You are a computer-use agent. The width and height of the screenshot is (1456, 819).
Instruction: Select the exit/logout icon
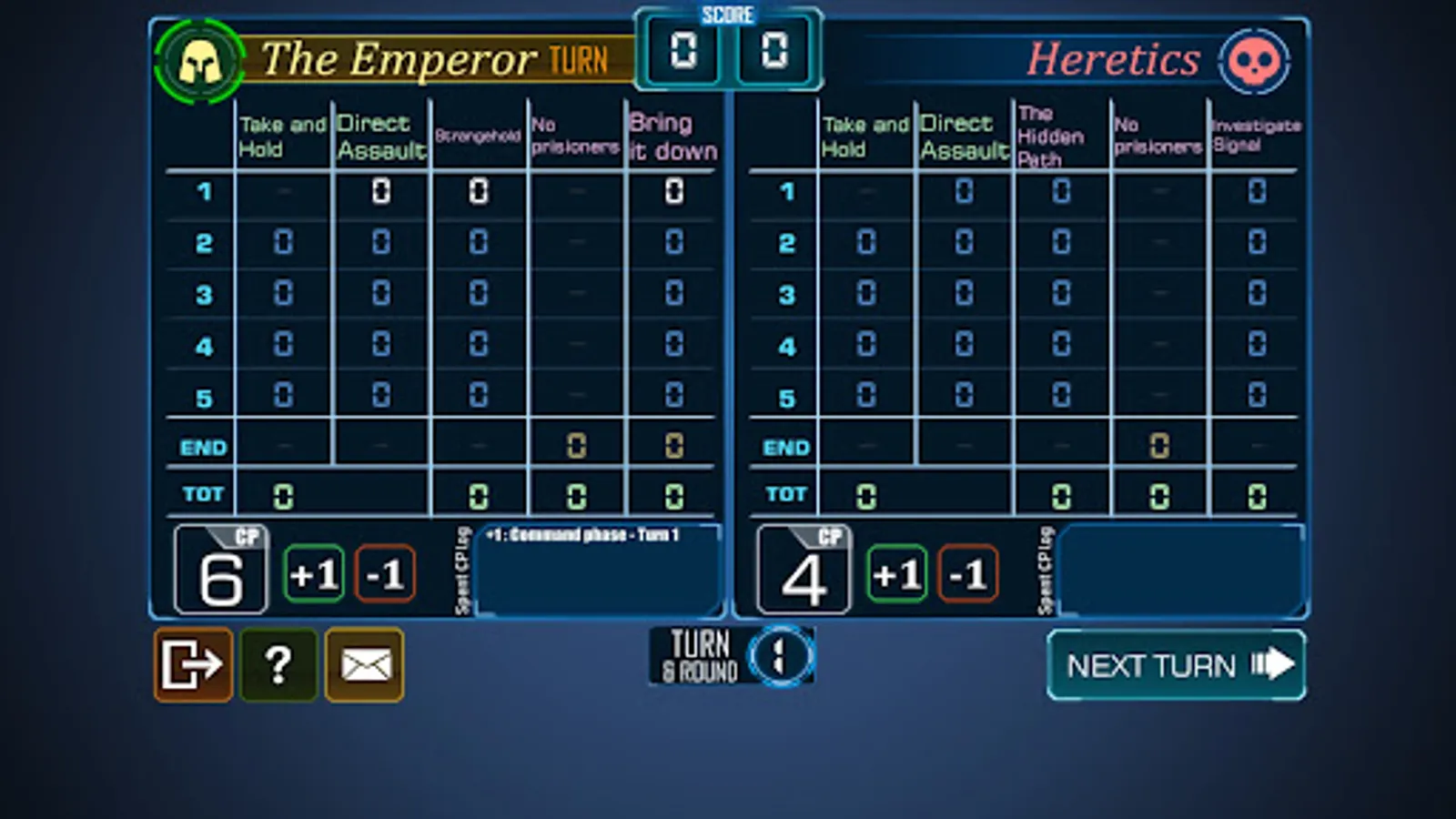[192, 665]
